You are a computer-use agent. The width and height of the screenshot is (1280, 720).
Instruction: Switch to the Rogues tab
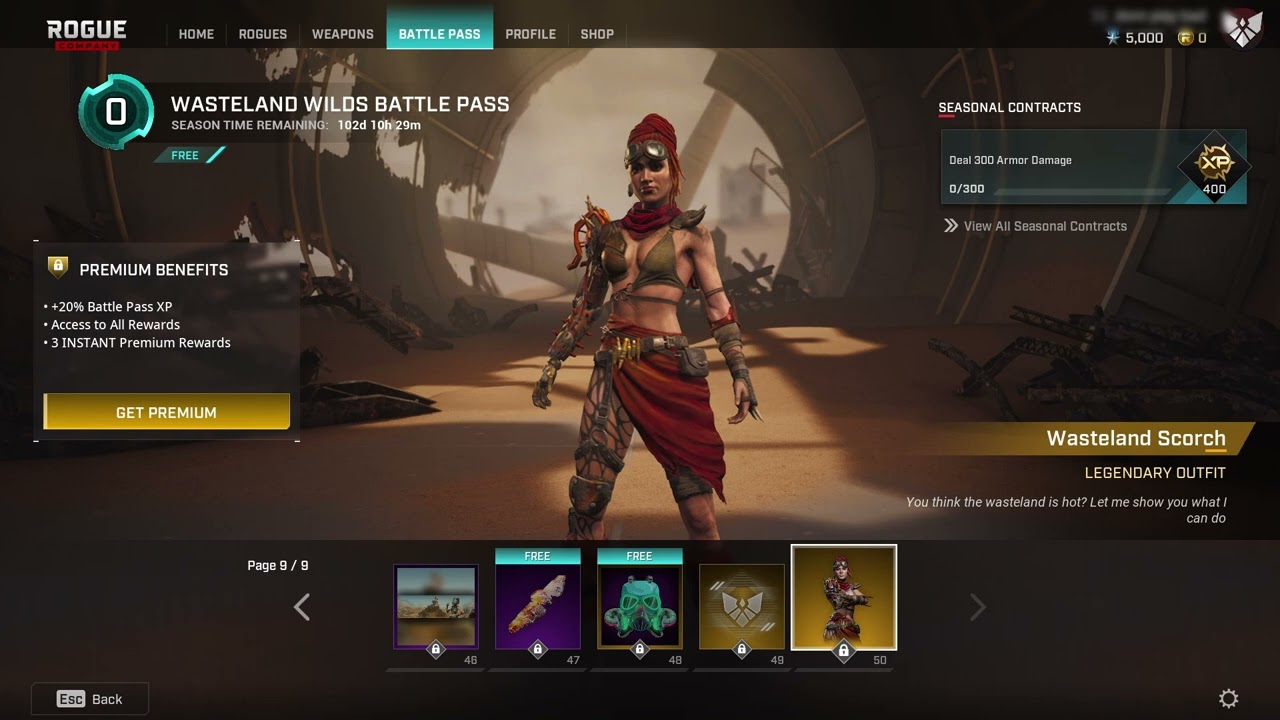click(263, 34)
